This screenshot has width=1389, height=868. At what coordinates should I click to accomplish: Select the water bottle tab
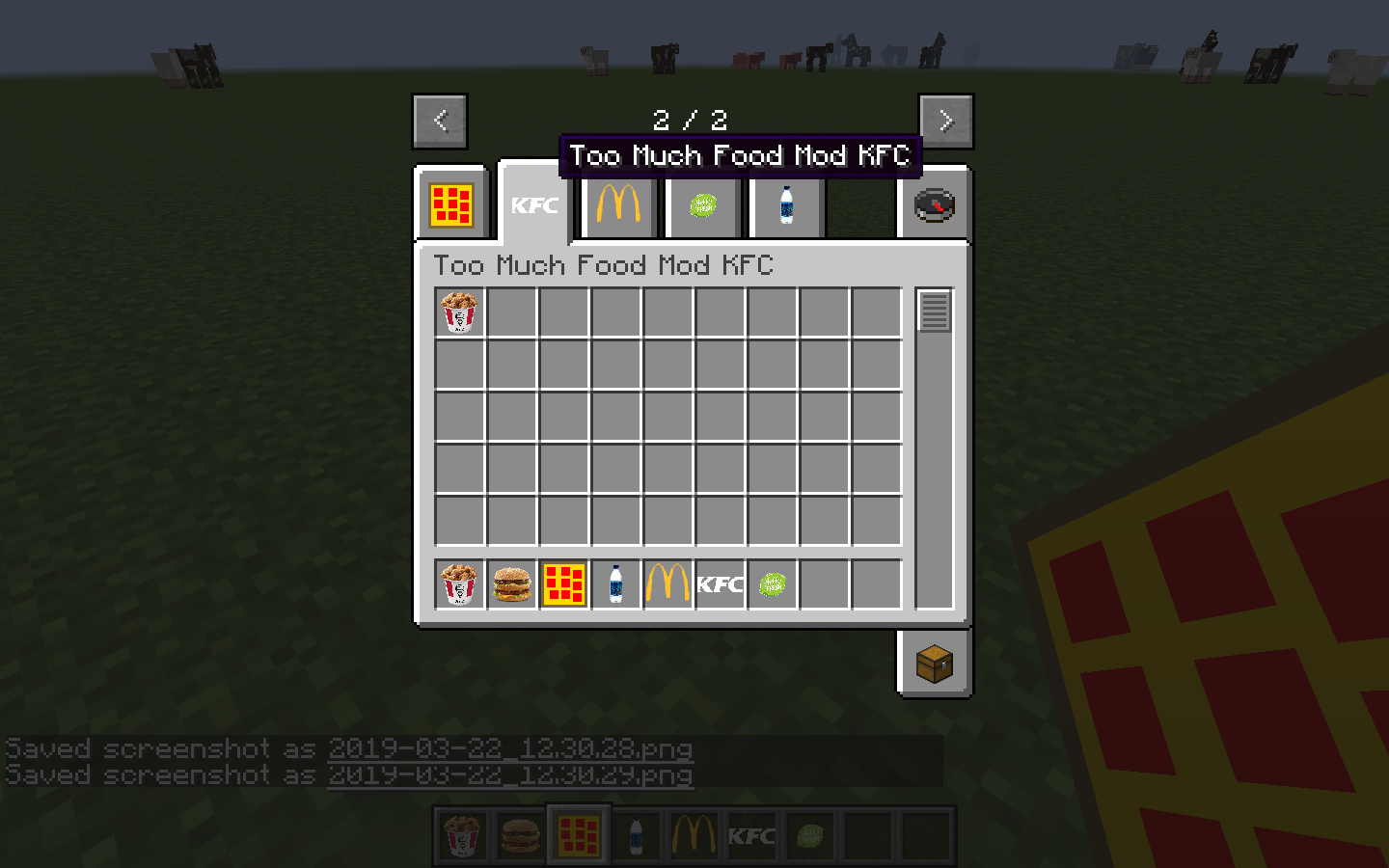pyautogui.click(x=784, y=205)
